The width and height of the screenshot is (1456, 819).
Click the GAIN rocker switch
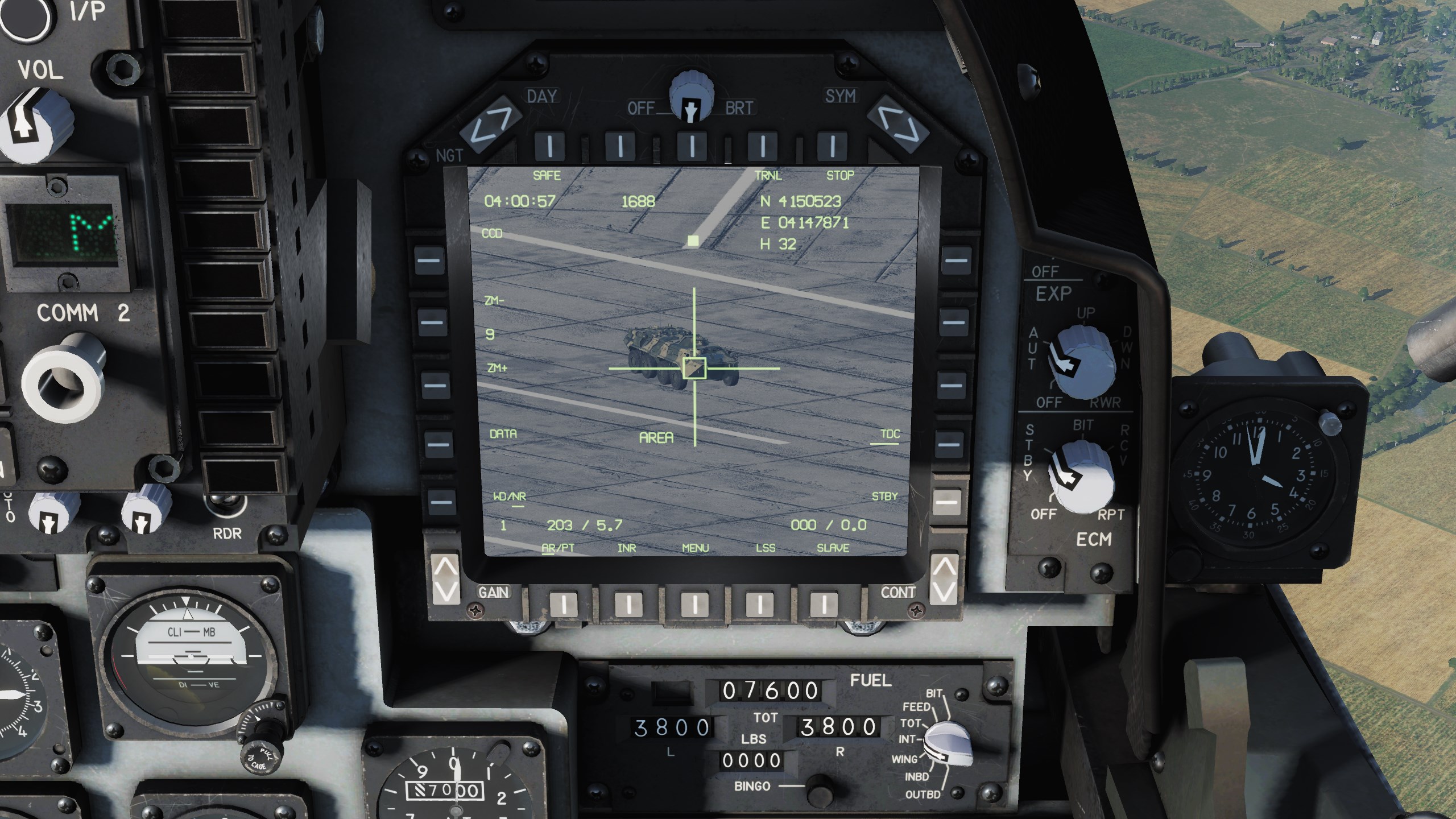click(x=445, y=580)
